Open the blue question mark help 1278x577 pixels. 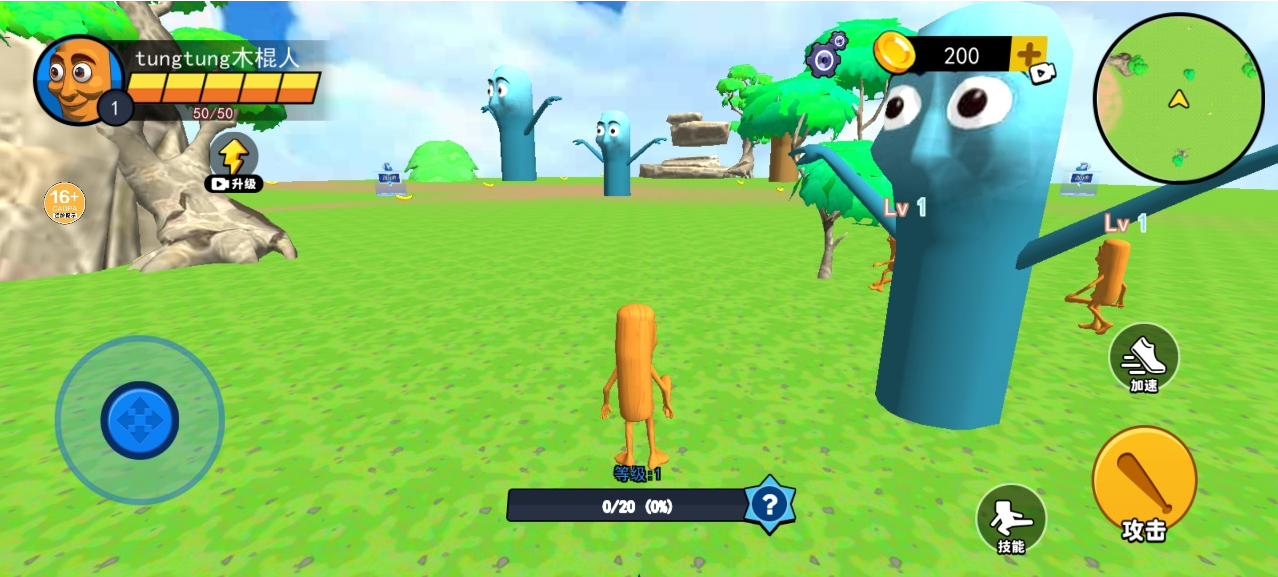click(x=769, y=505)
